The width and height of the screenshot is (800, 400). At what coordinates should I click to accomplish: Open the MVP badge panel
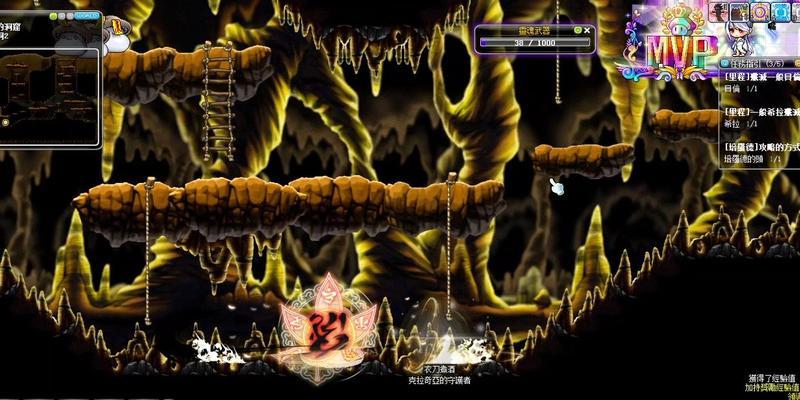tap(668, 50)
